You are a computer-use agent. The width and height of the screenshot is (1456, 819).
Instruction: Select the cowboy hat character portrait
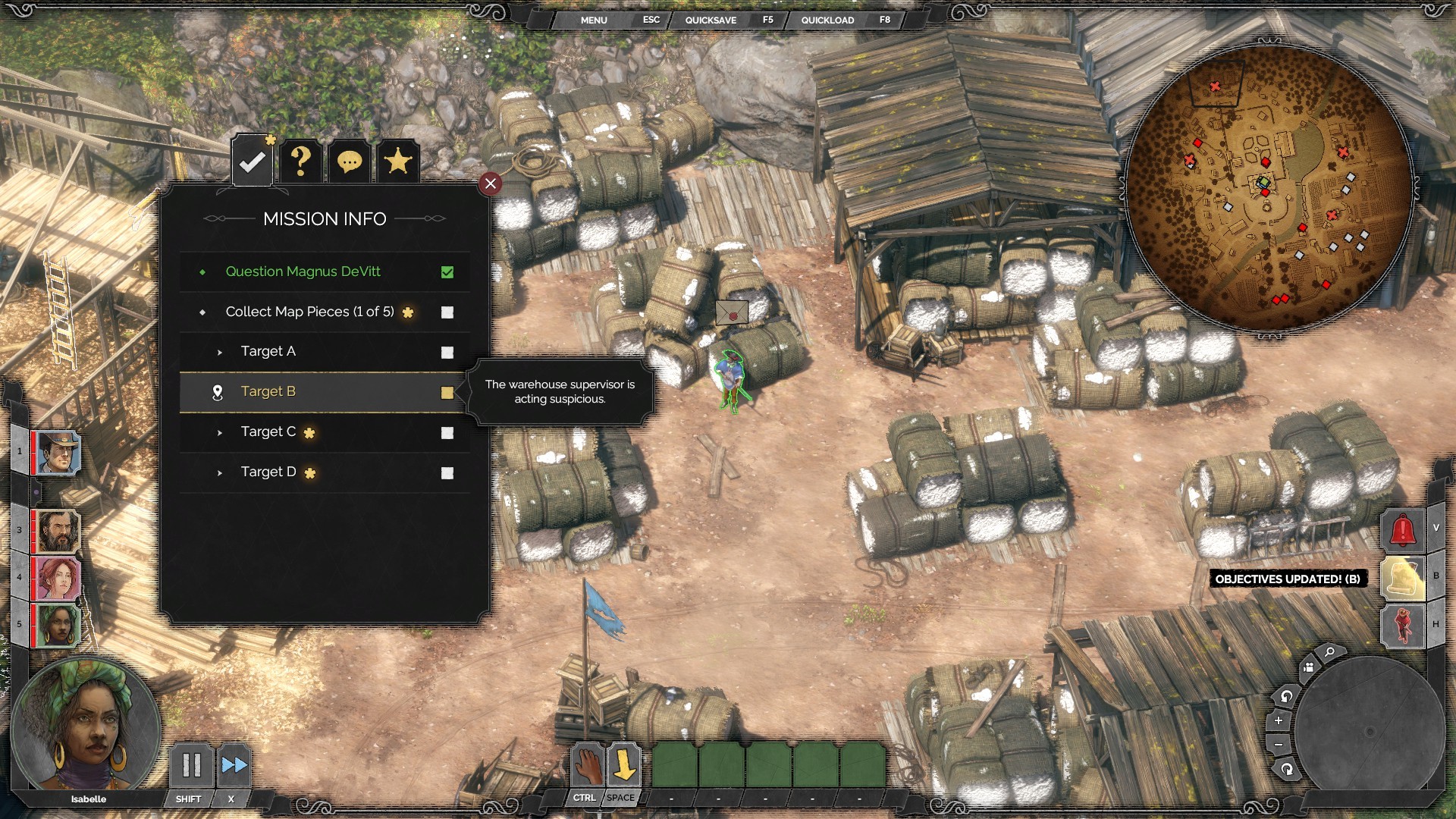[58, 453]
